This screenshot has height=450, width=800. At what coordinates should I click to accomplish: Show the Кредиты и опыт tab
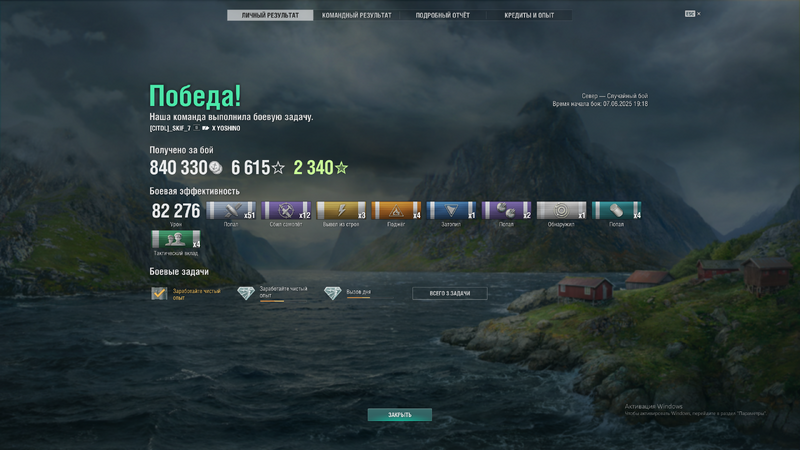(531, 16)
